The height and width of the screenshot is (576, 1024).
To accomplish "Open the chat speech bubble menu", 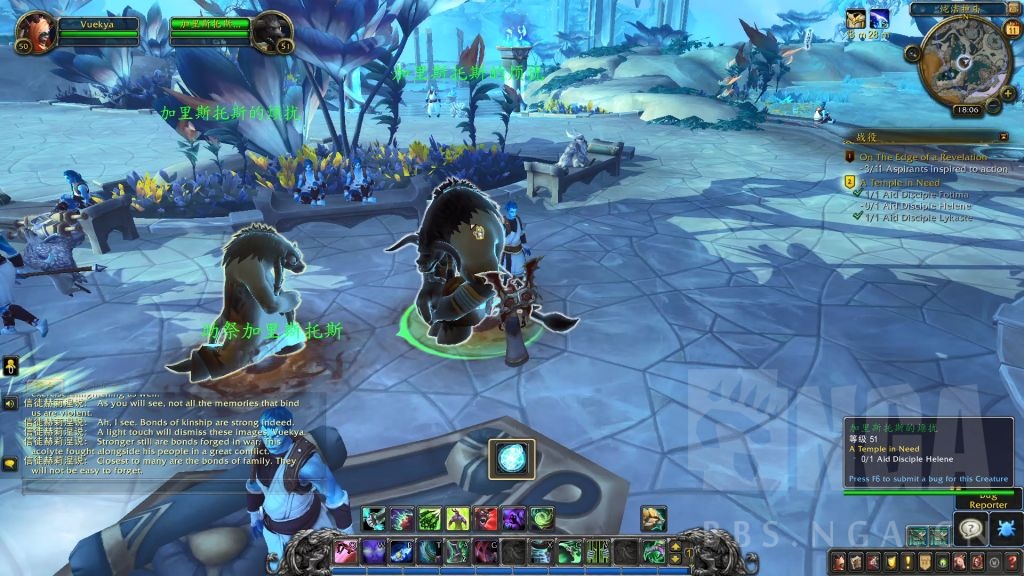I will click(9, 464).
